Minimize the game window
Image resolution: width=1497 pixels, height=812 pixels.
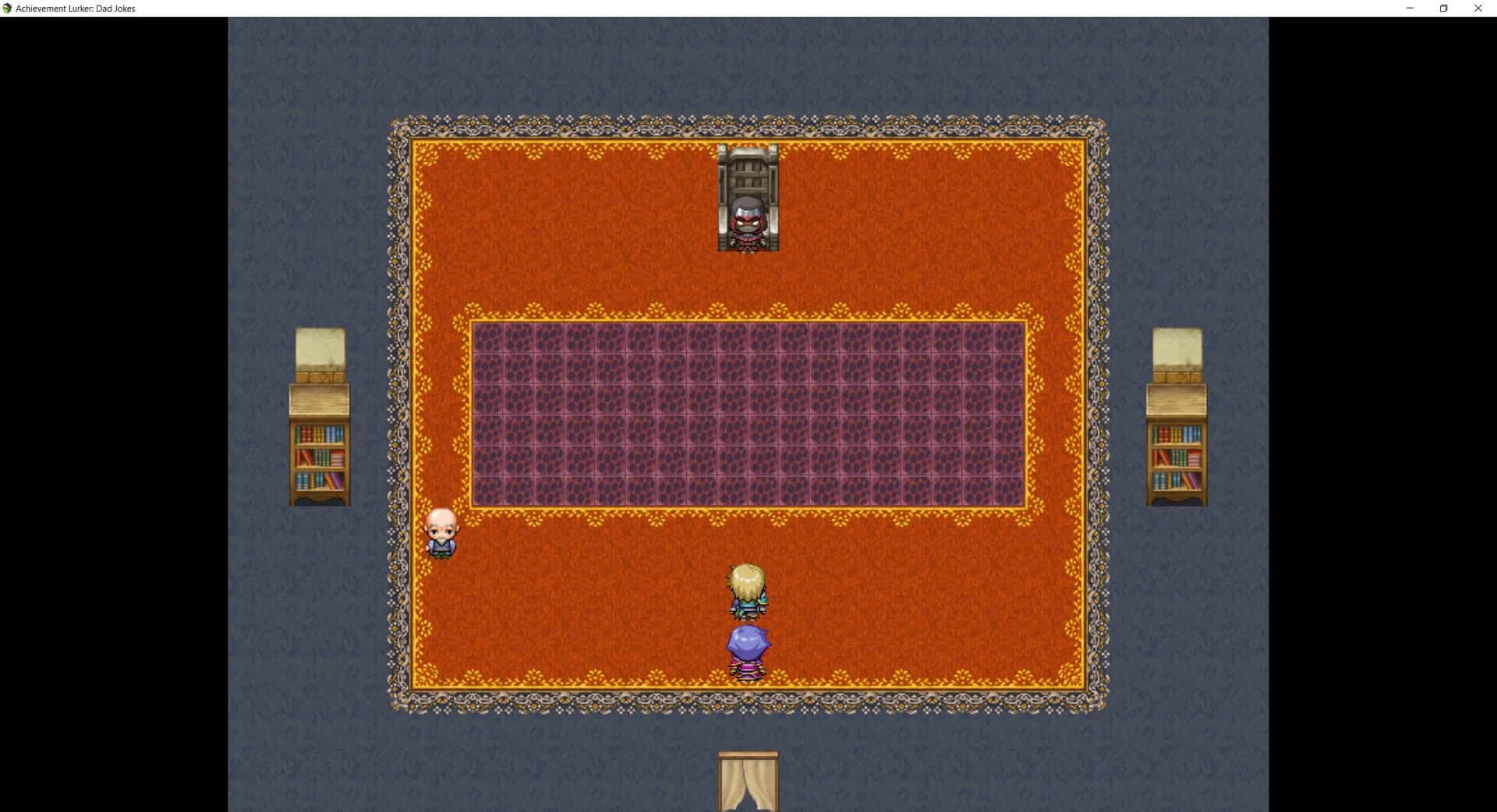(1409, 8)
